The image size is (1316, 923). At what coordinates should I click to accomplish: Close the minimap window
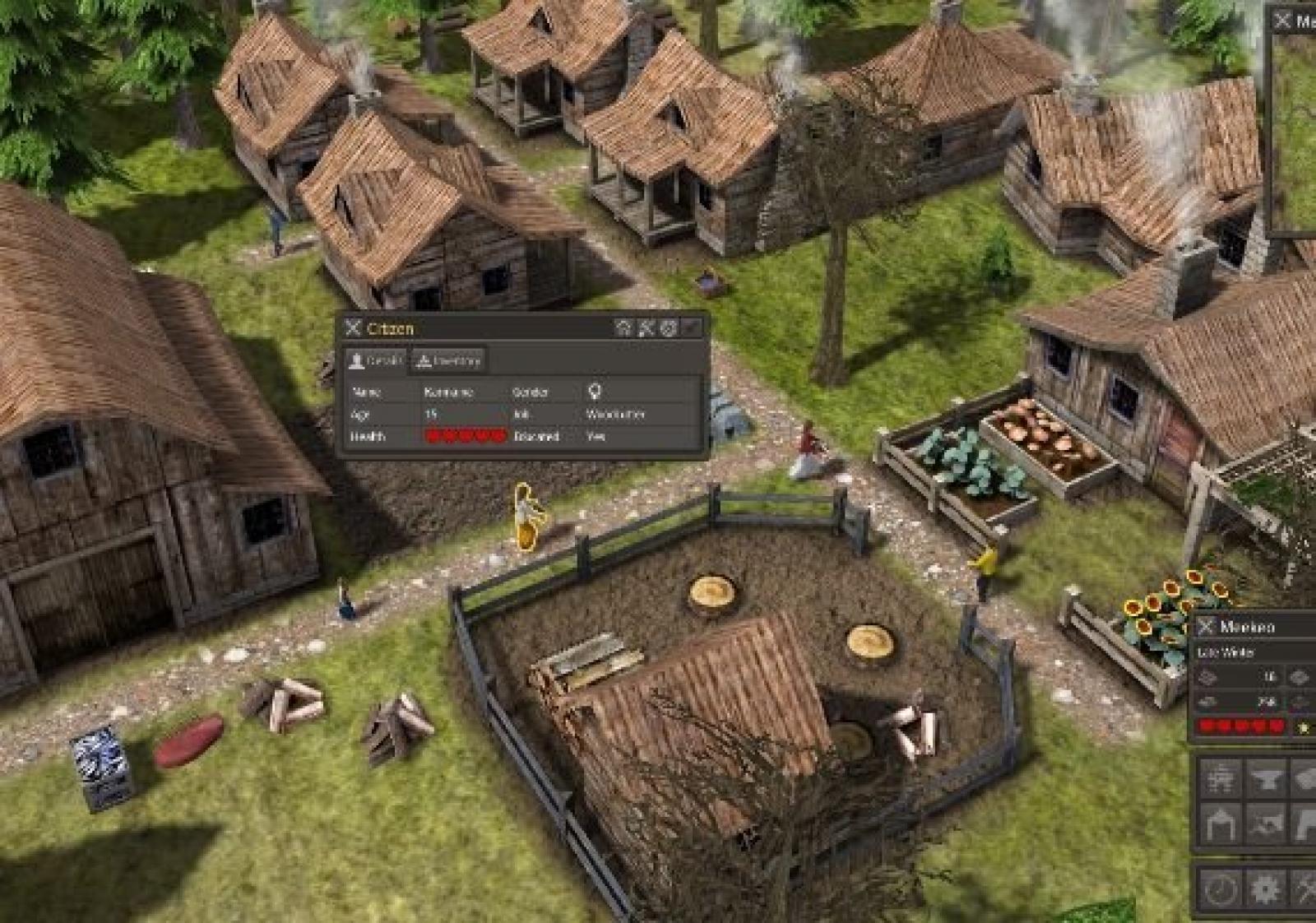1282,21
